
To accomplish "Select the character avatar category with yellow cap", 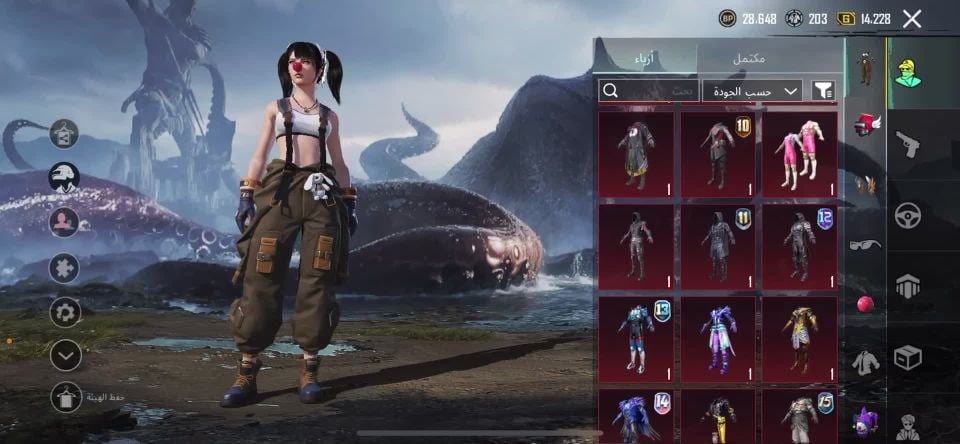I will (907, 72).
